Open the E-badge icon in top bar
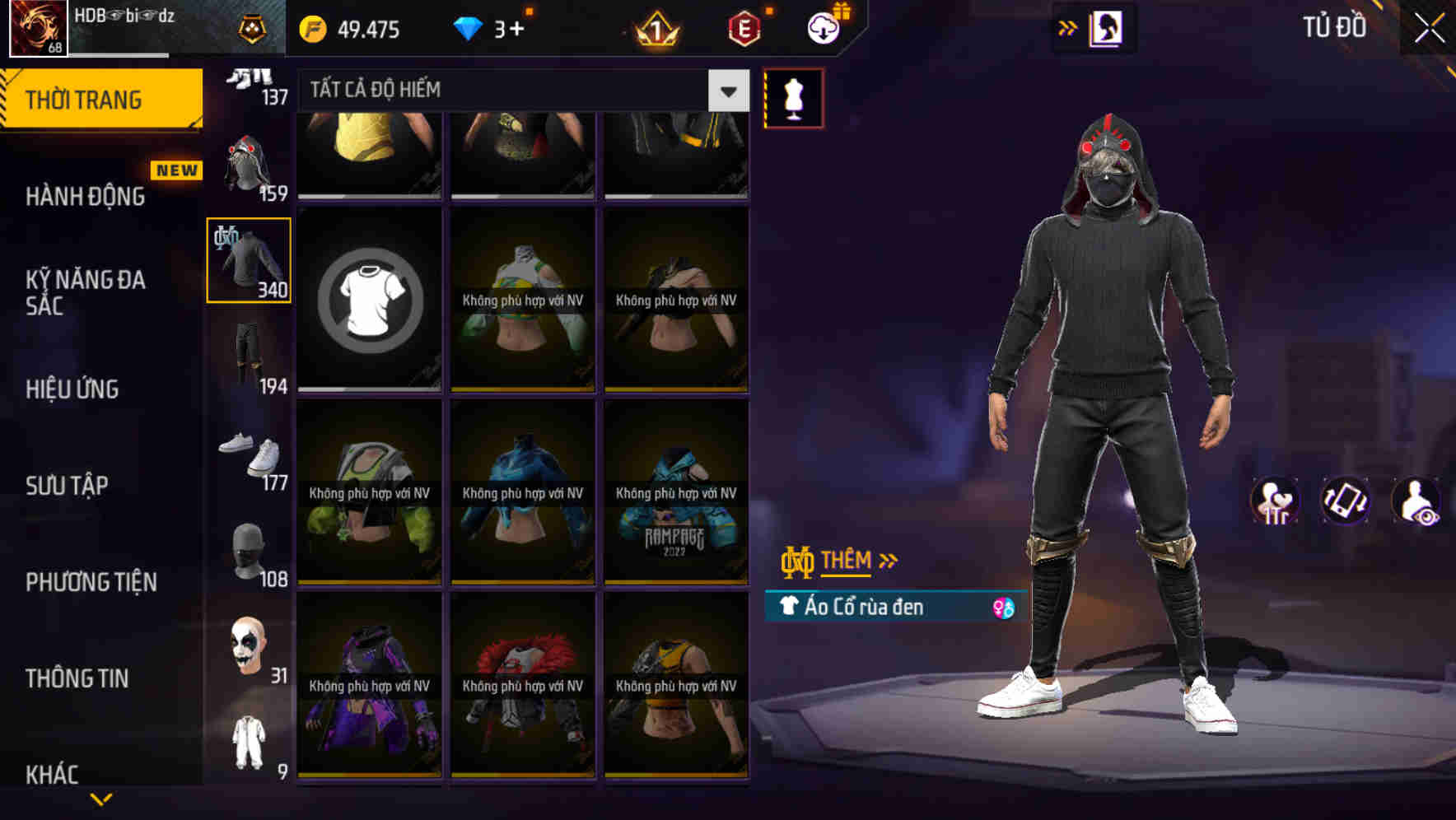 [742, 28]
